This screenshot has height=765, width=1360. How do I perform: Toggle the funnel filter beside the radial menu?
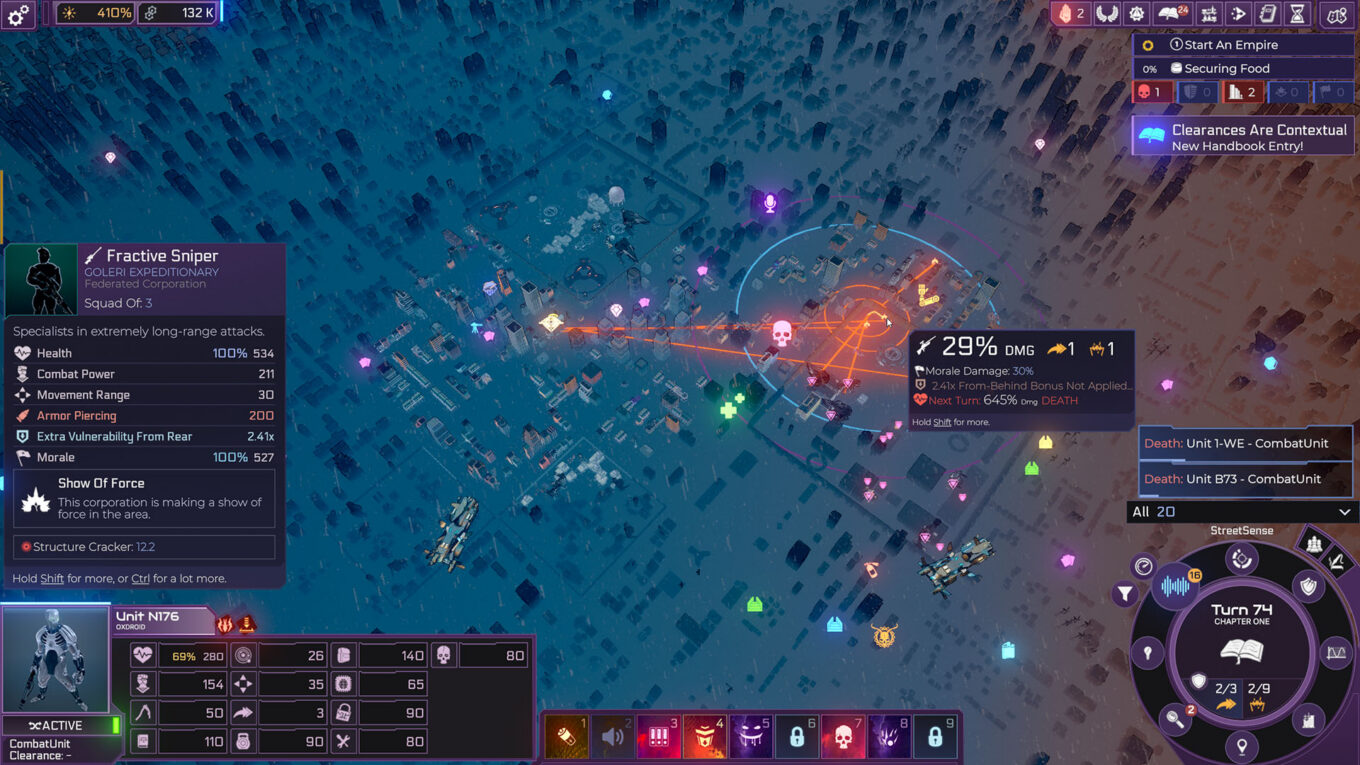point(1123,592)
